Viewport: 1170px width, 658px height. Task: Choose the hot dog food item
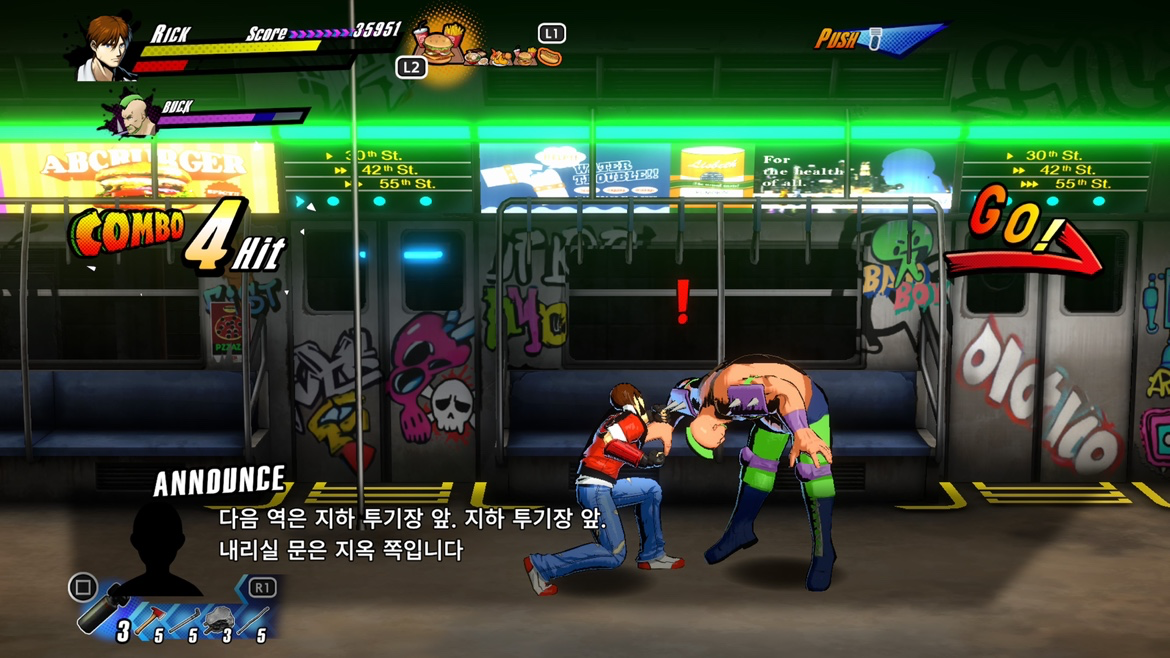tap(549, 57)
